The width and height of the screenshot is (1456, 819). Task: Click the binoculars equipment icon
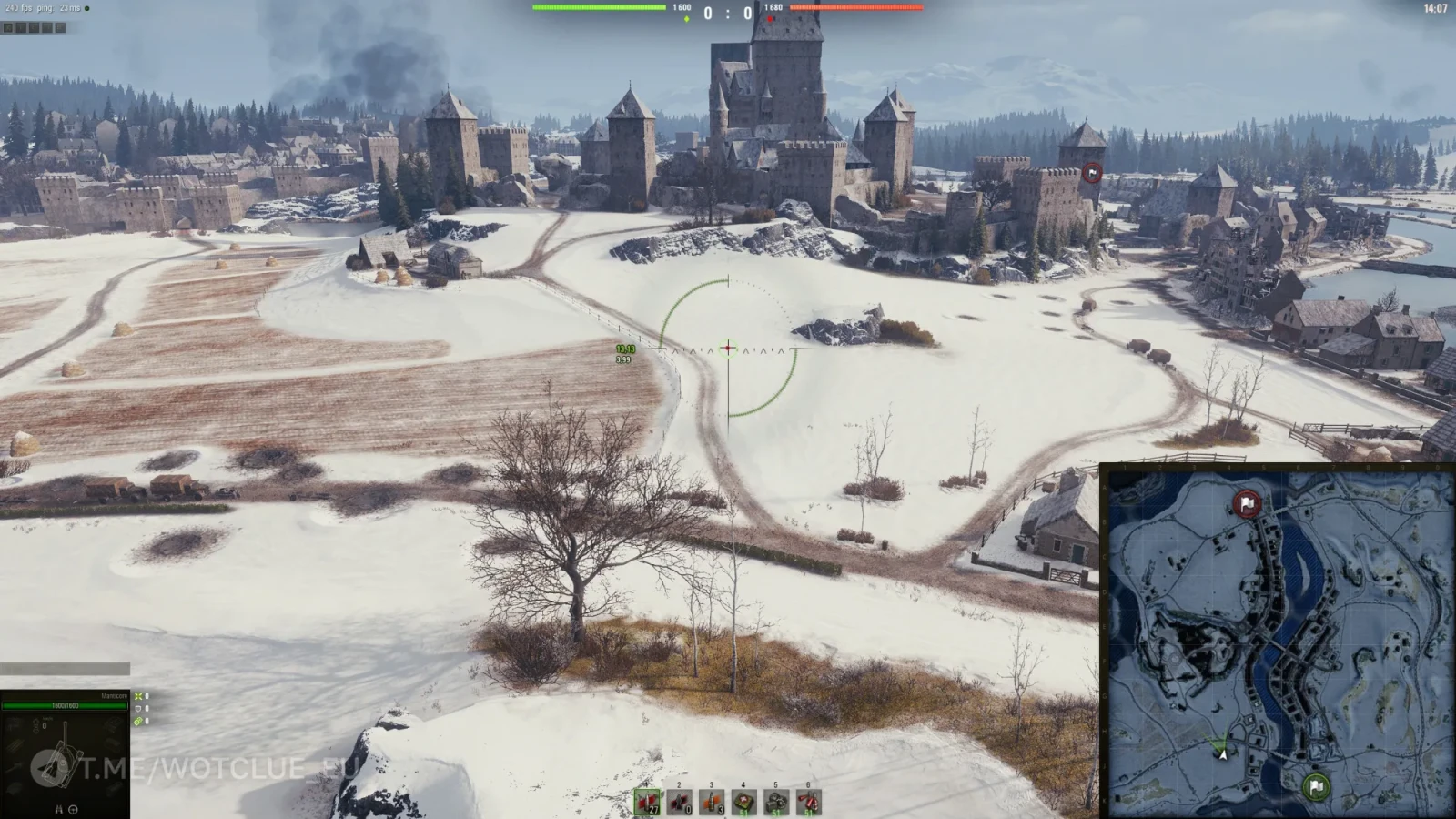click(x=59, y=809)
